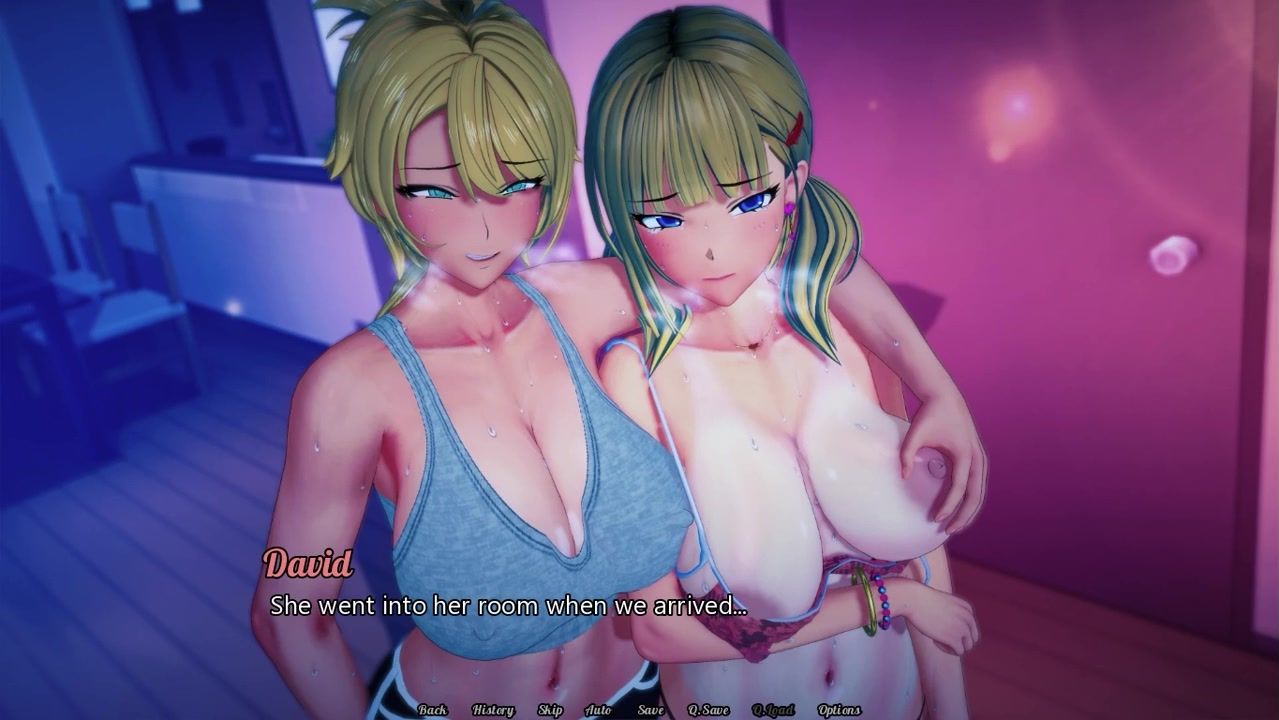Go Back to the previous dialogue line
The width and height of the screenshot is (1279, 720).
click(x=433, y=710)
